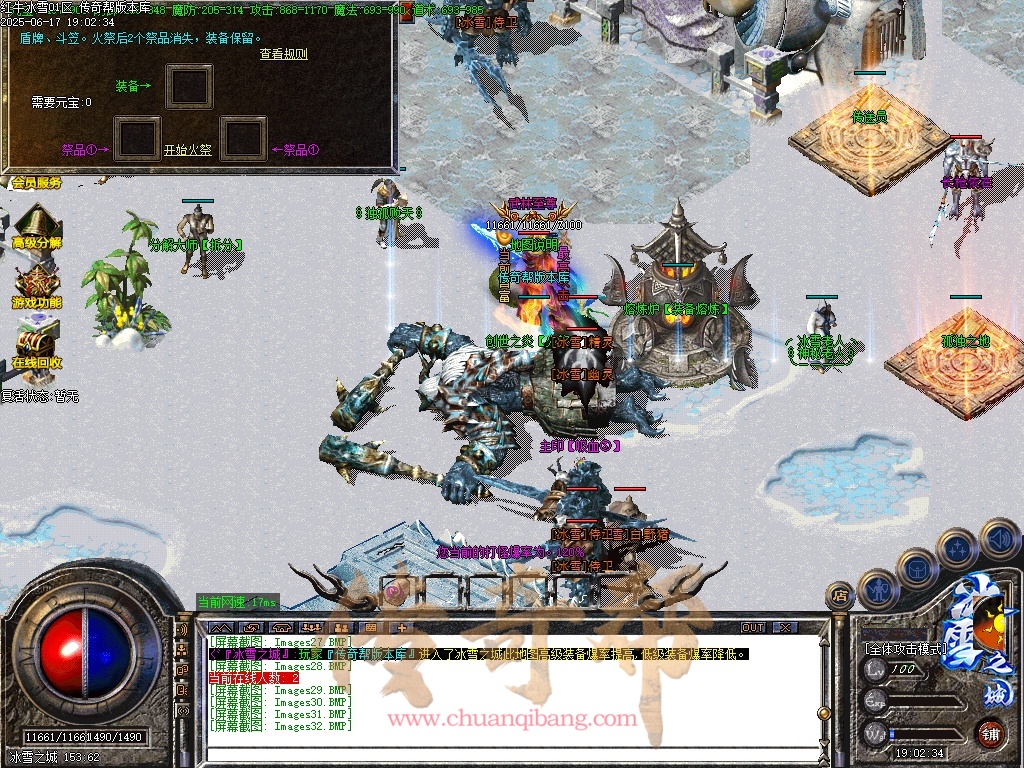Image resolution: width=1024 pixels, height=768 pixels.
Task: Select the 装备 equipment slot
Action: coord(188,87)
